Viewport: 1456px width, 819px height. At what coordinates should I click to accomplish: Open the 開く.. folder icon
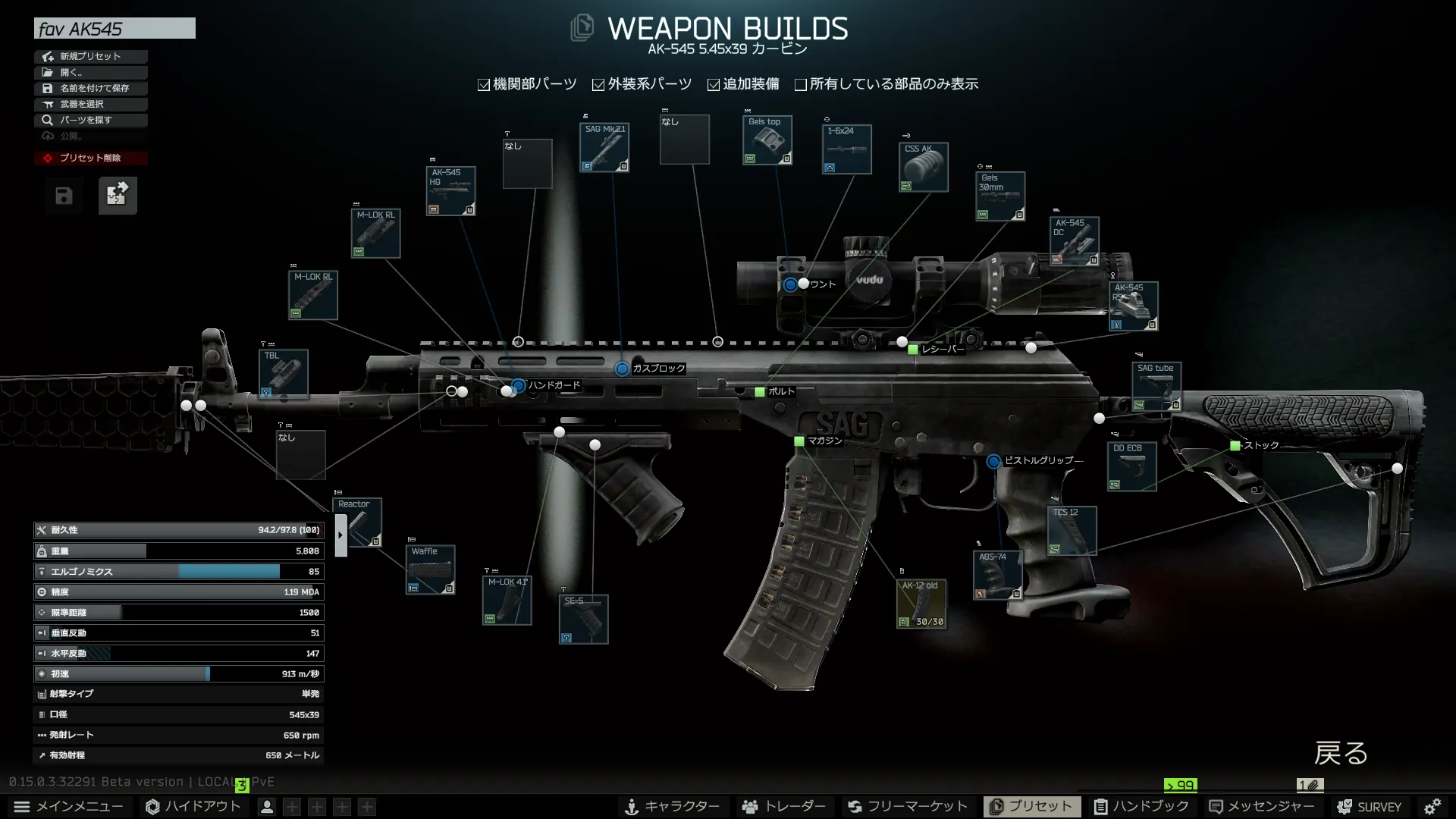point(47,72)
